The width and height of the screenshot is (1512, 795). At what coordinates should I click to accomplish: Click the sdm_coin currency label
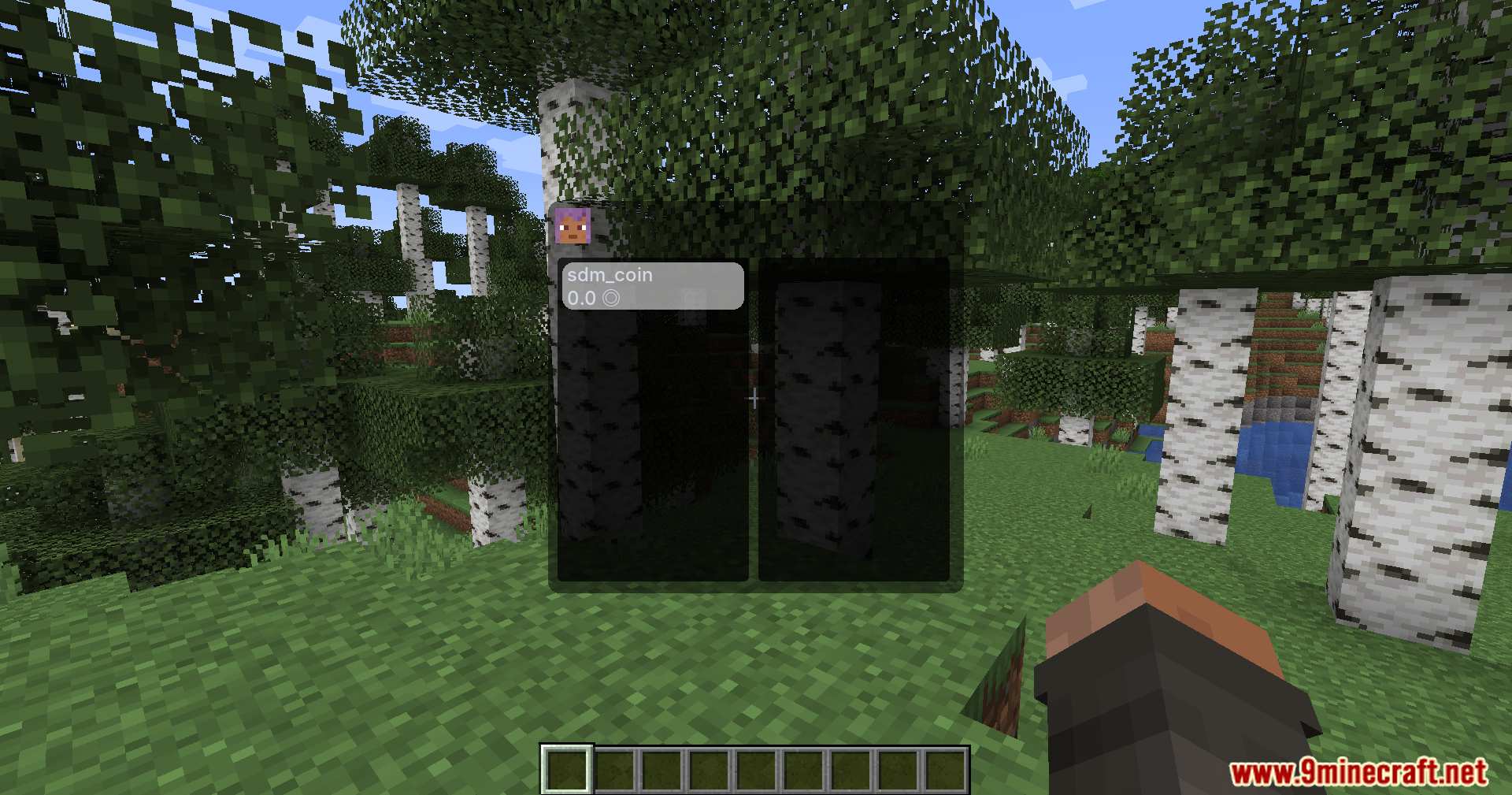tap(610, 275)
